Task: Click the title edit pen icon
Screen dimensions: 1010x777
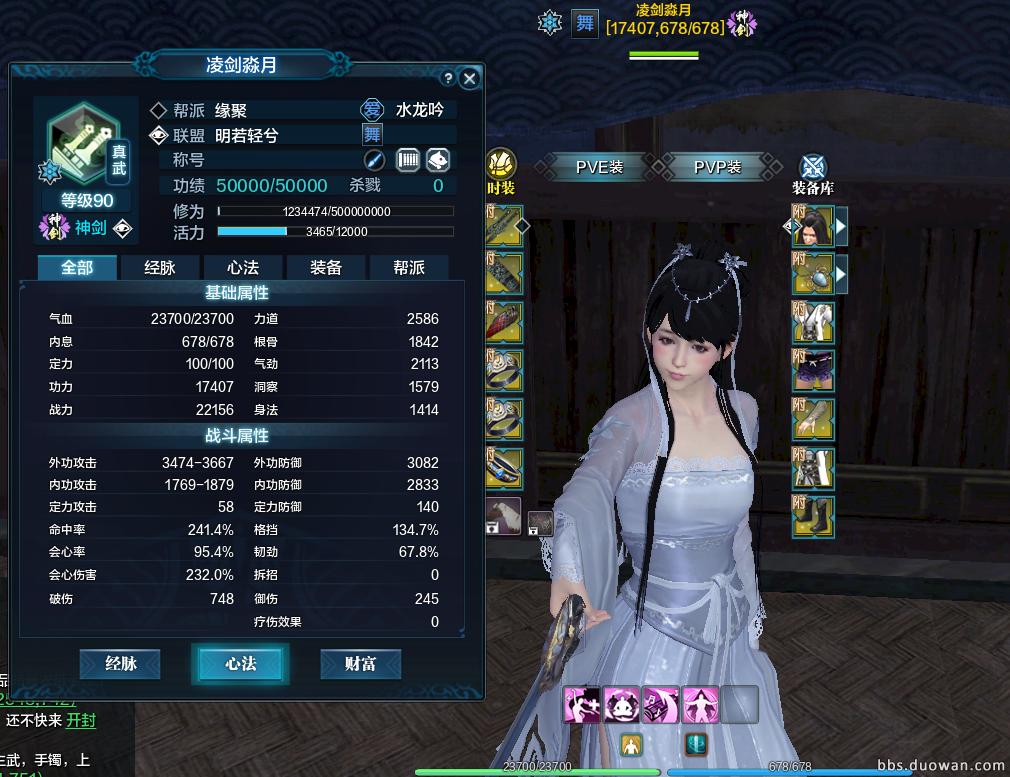Action: (374, 160)
